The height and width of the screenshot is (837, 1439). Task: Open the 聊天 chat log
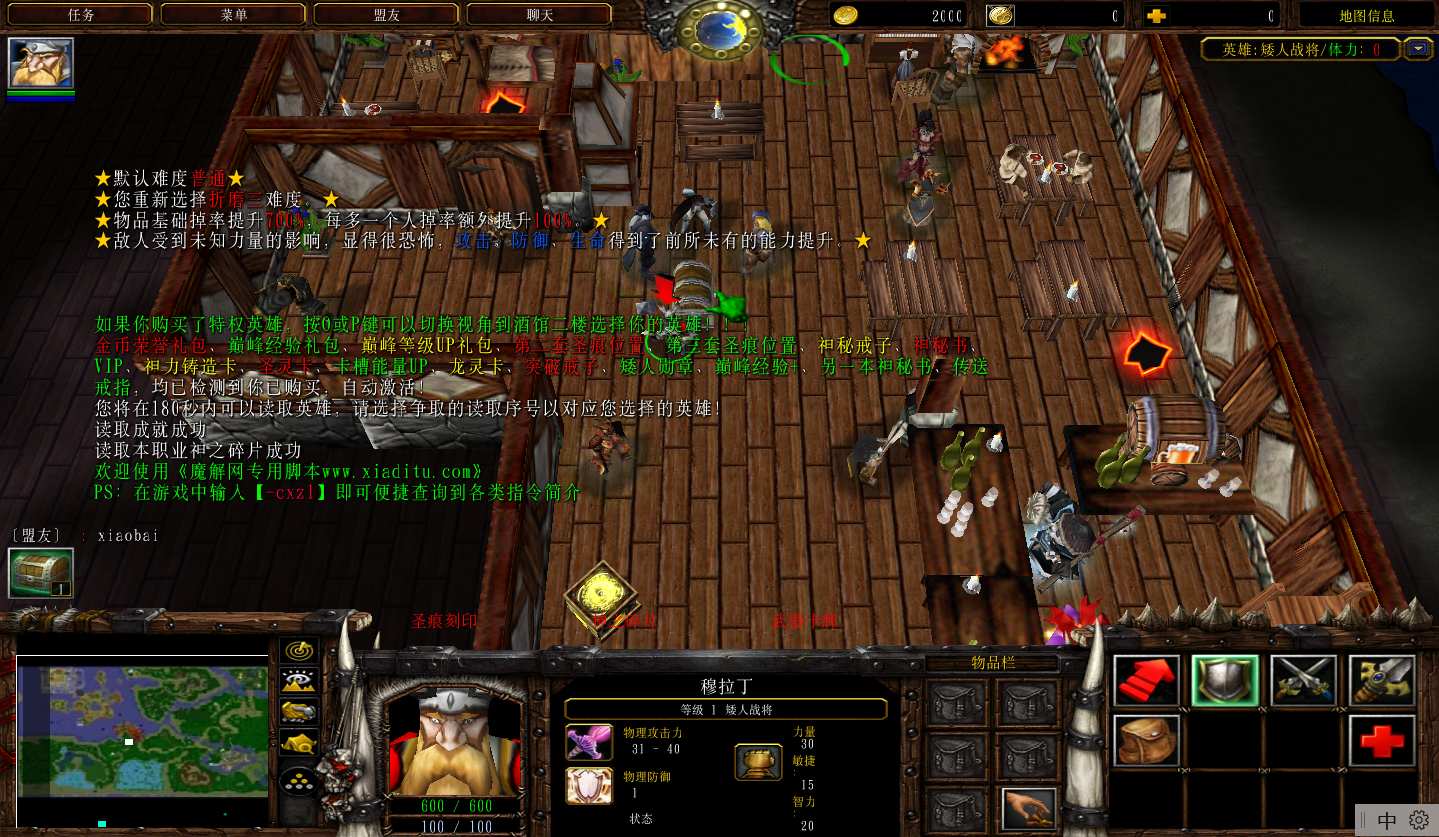pyautogui.click(x=540, y=14)
